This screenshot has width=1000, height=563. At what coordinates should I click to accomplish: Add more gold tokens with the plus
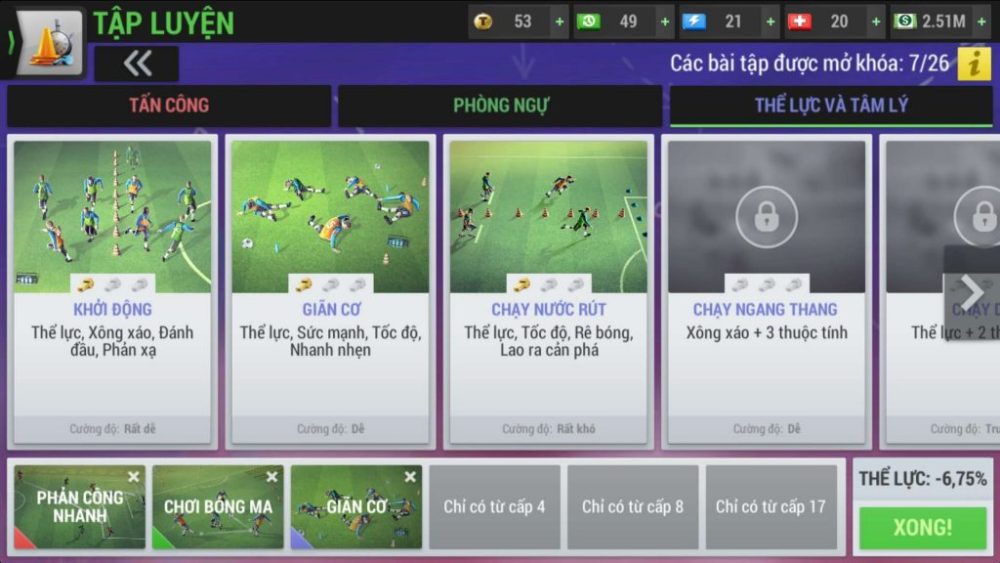click(x=559, y=21)
